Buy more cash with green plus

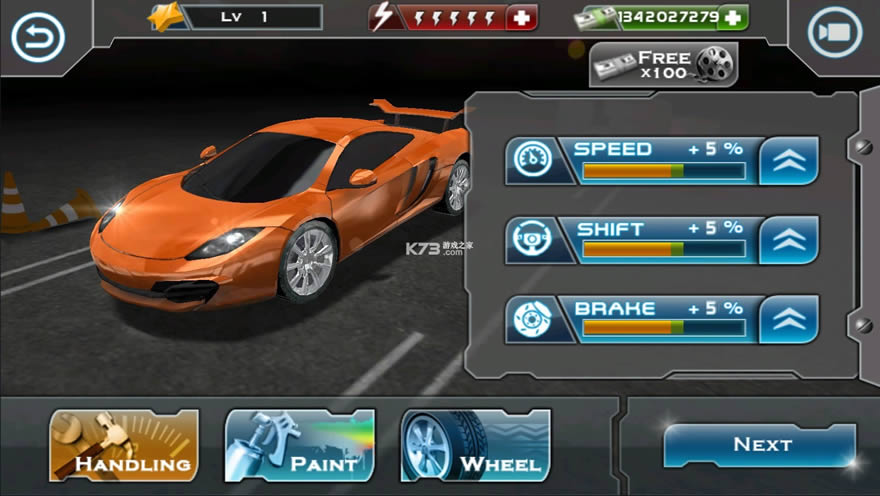pyautogui.click(x=733, y=18)
